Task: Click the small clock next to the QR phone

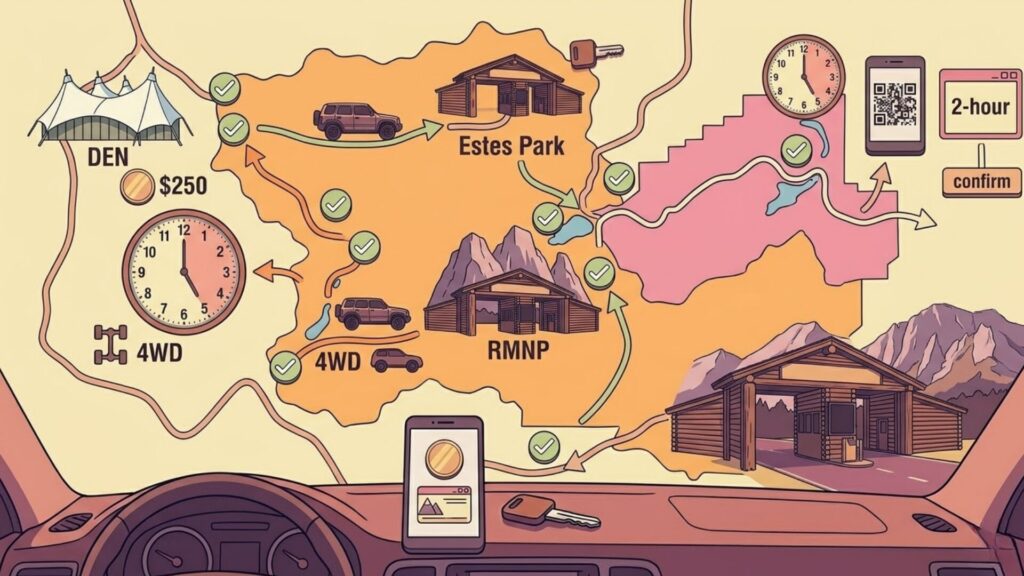Action: [804, 78]
